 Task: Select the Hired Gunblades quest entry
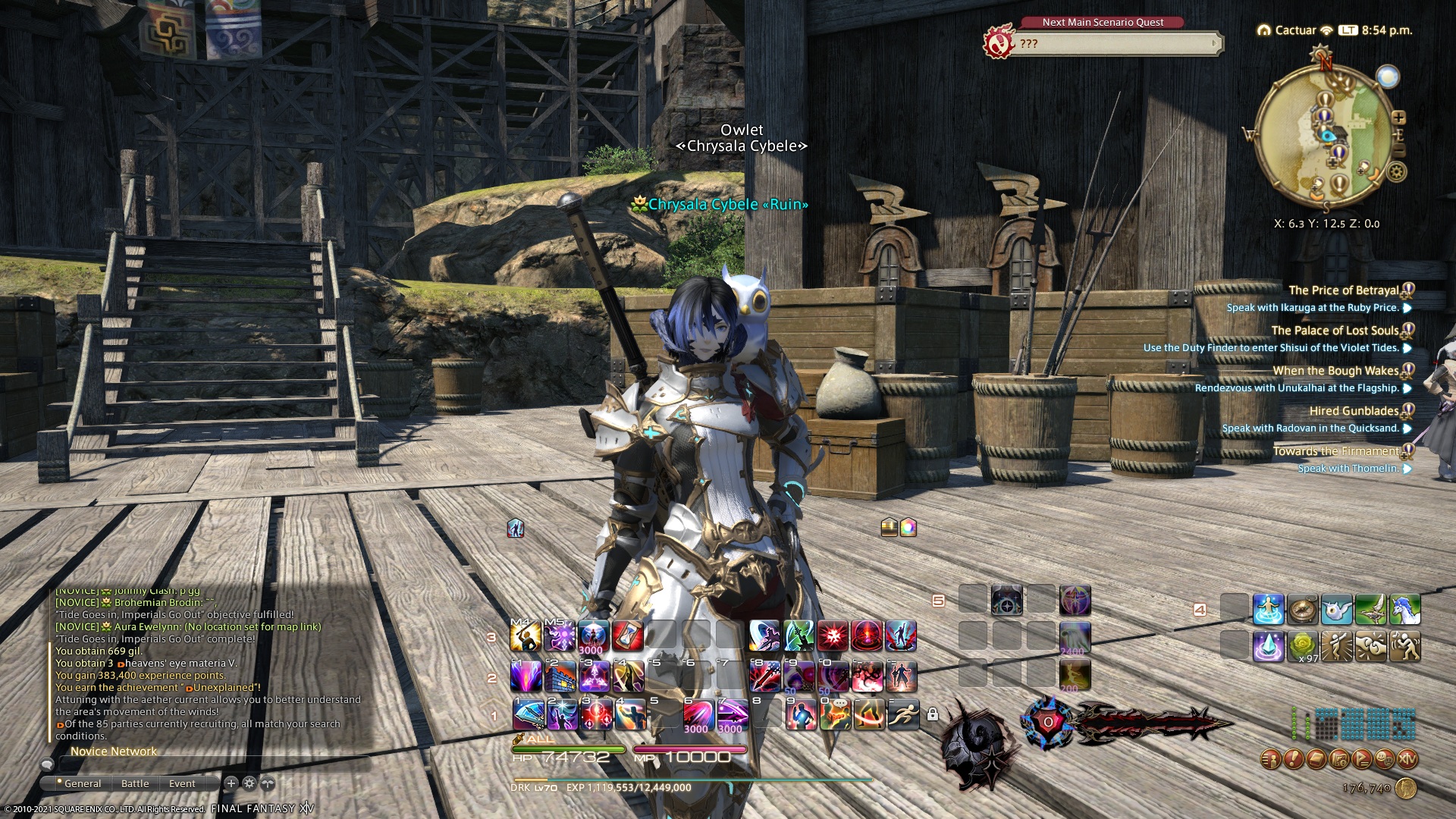(x=1354, y=411)
